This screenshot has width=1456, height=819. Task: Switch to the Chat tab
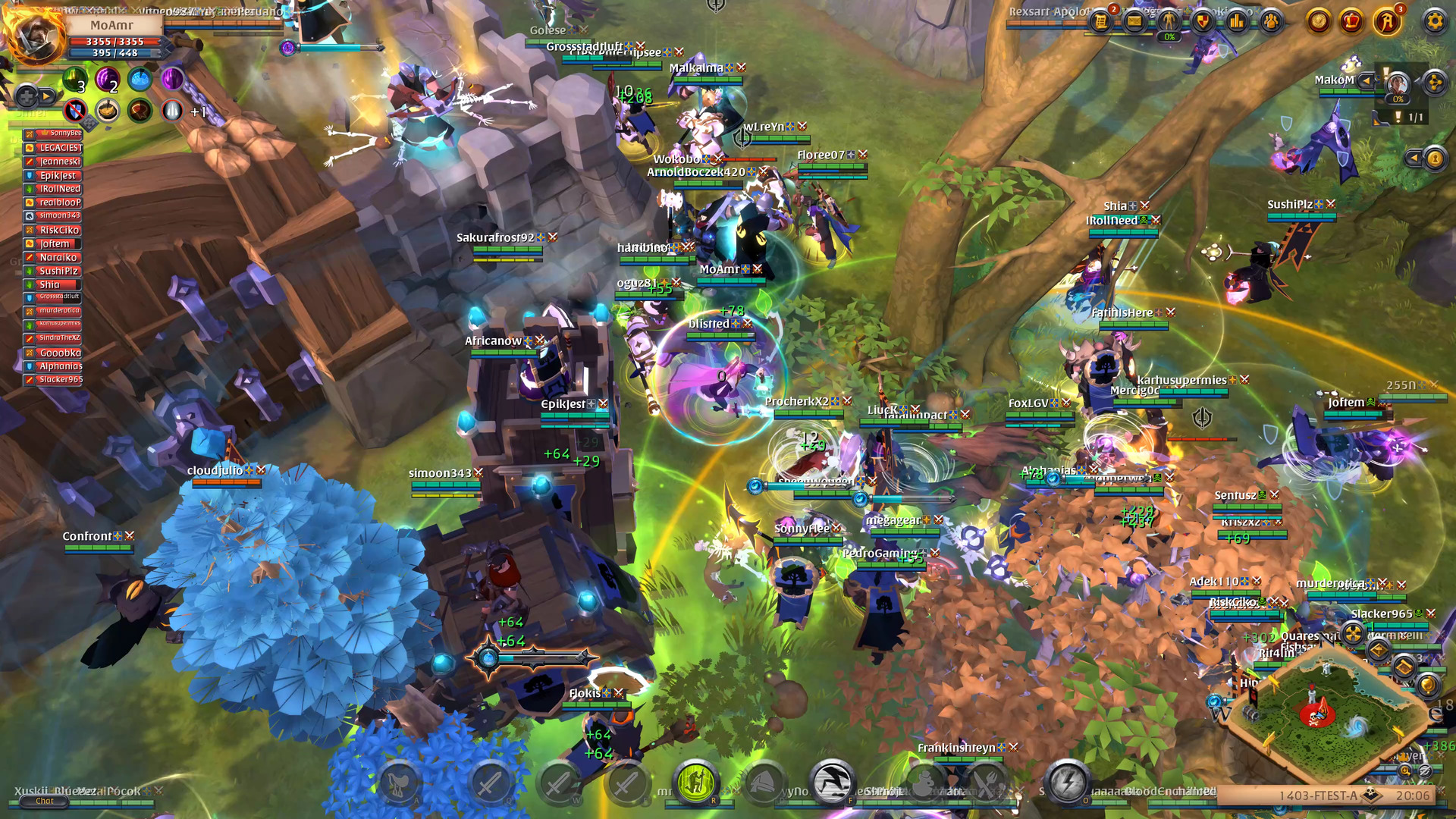tap(43, 800)
